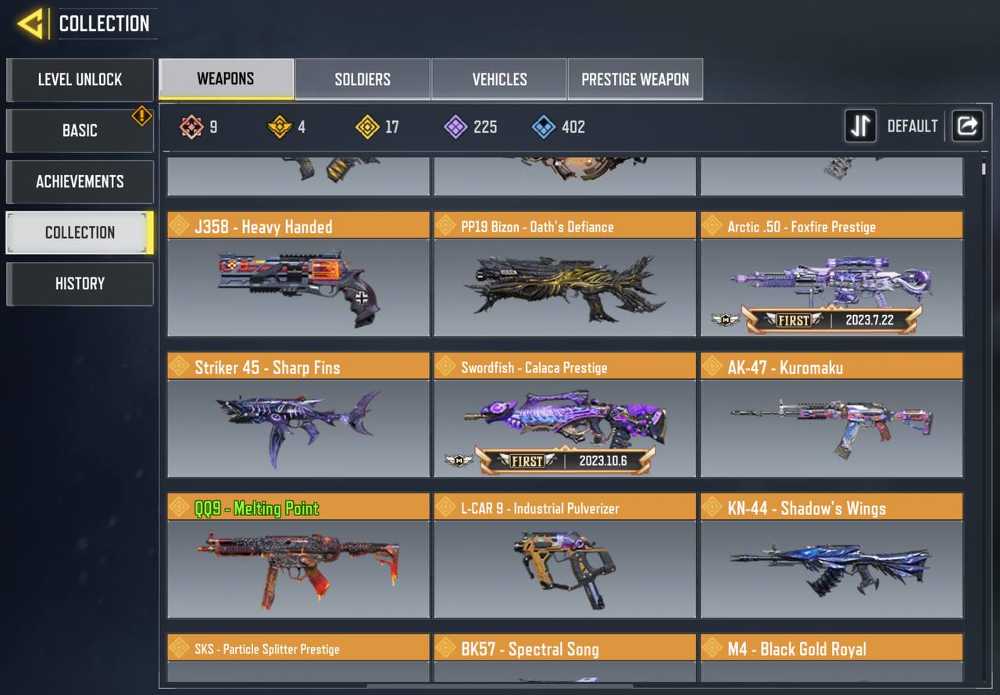Show the History section

click(80, 284)
